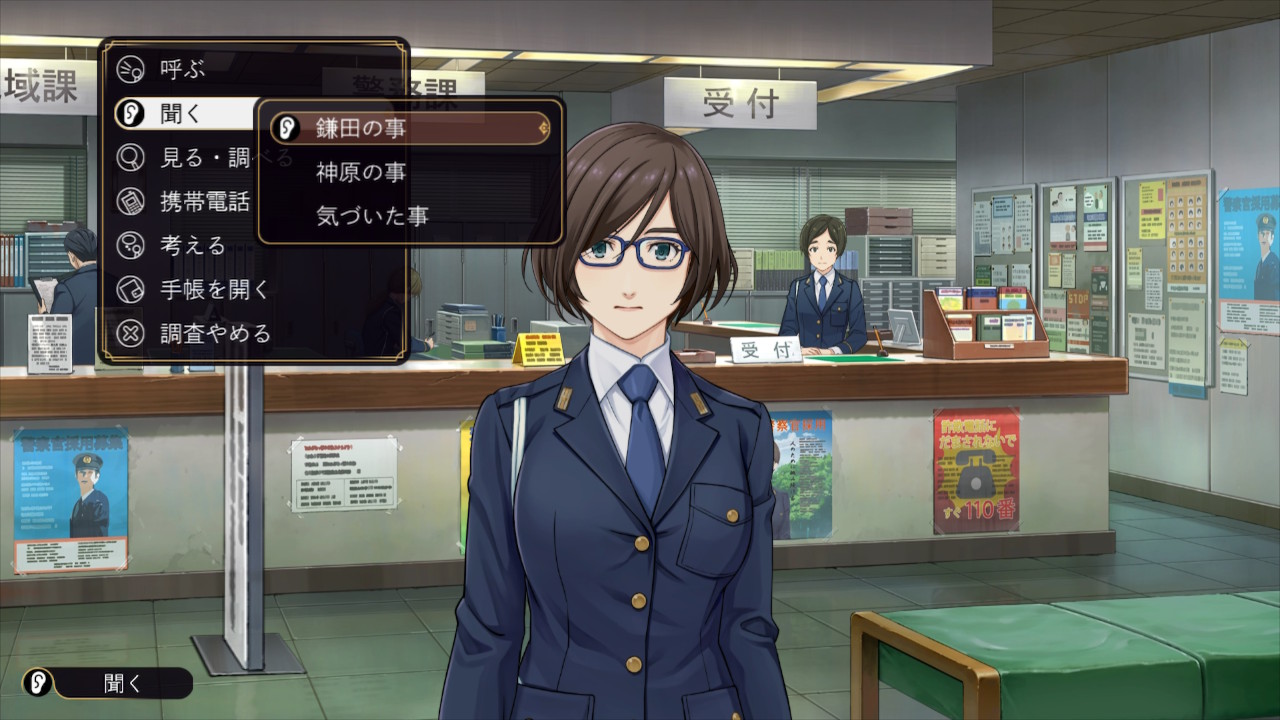The image size is (1280, 720).
Task: Use the 携帯電話 (Mobile phone) command
Action: (205, 201)
